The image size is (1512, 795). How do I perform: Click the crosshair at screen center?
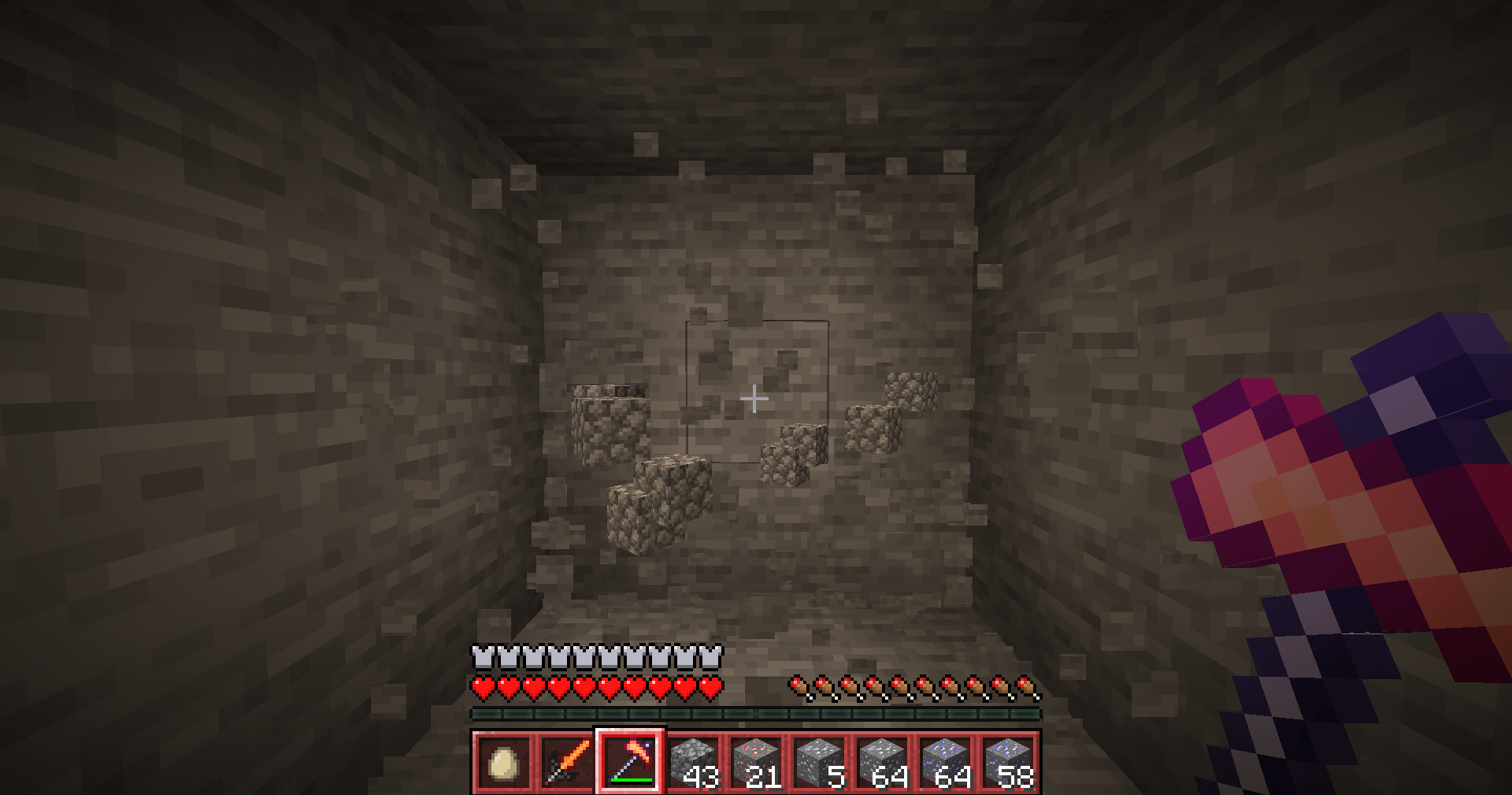[x=754, y=399]
